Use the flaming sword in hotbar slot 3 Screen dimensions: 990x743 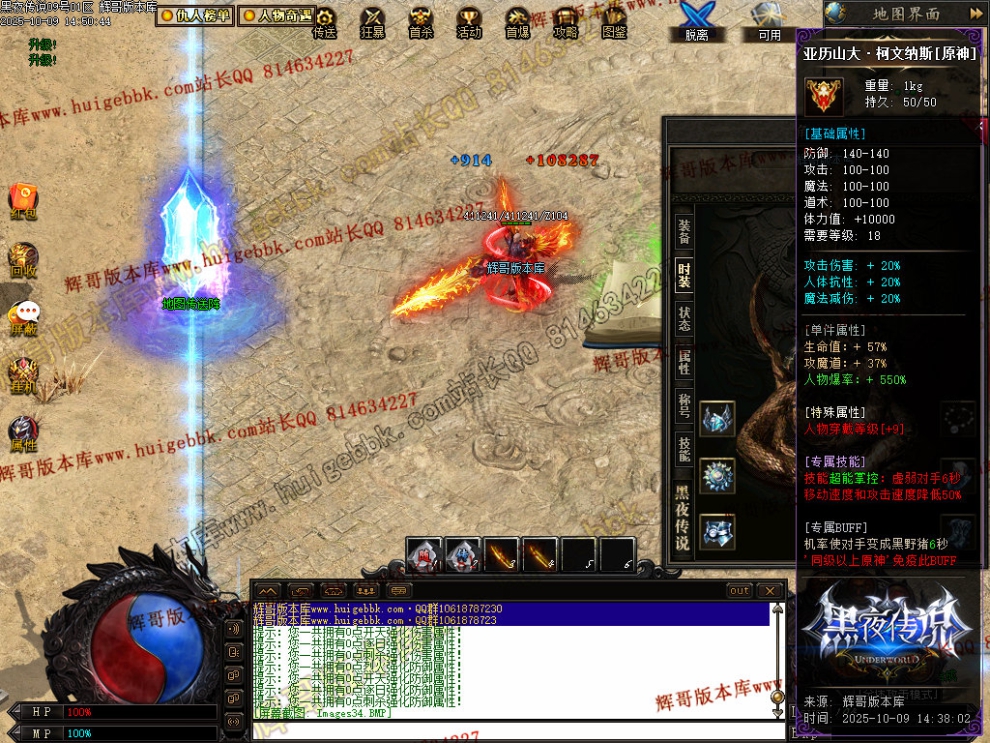(x=501, y=555)
